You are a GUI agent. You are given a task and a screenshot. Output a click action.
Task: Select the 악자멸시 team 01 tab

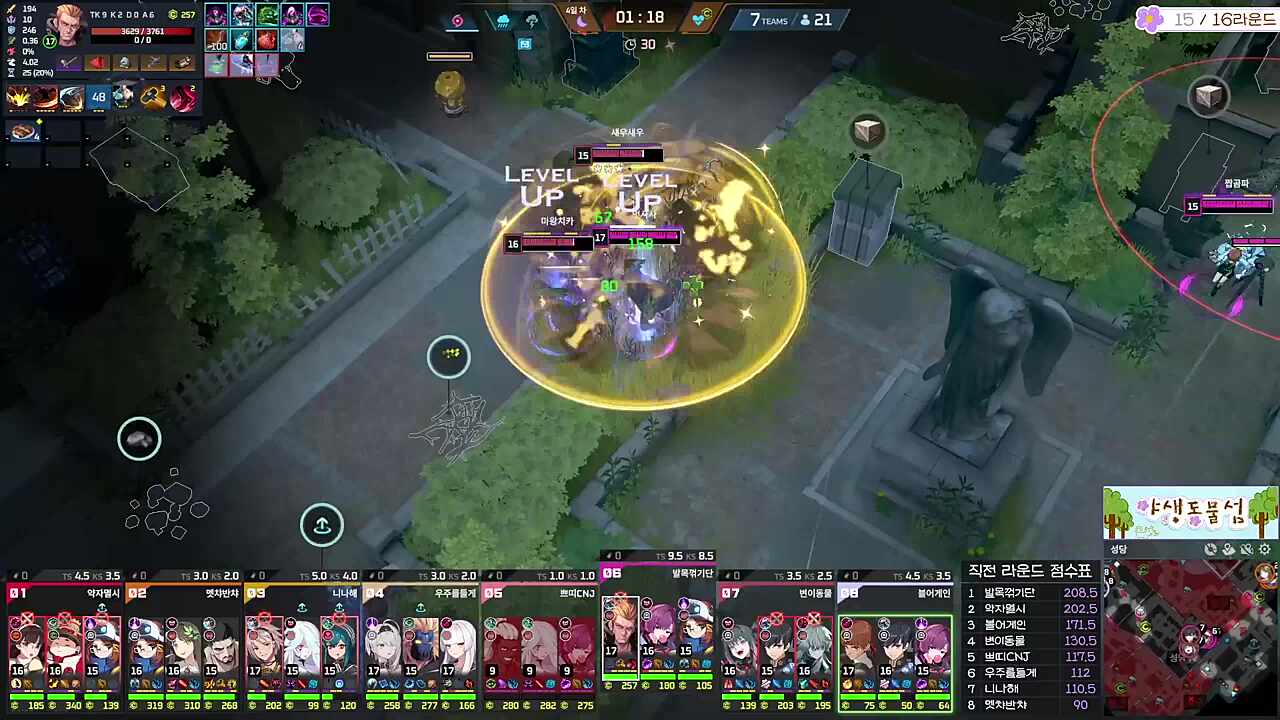pos(60,592)
